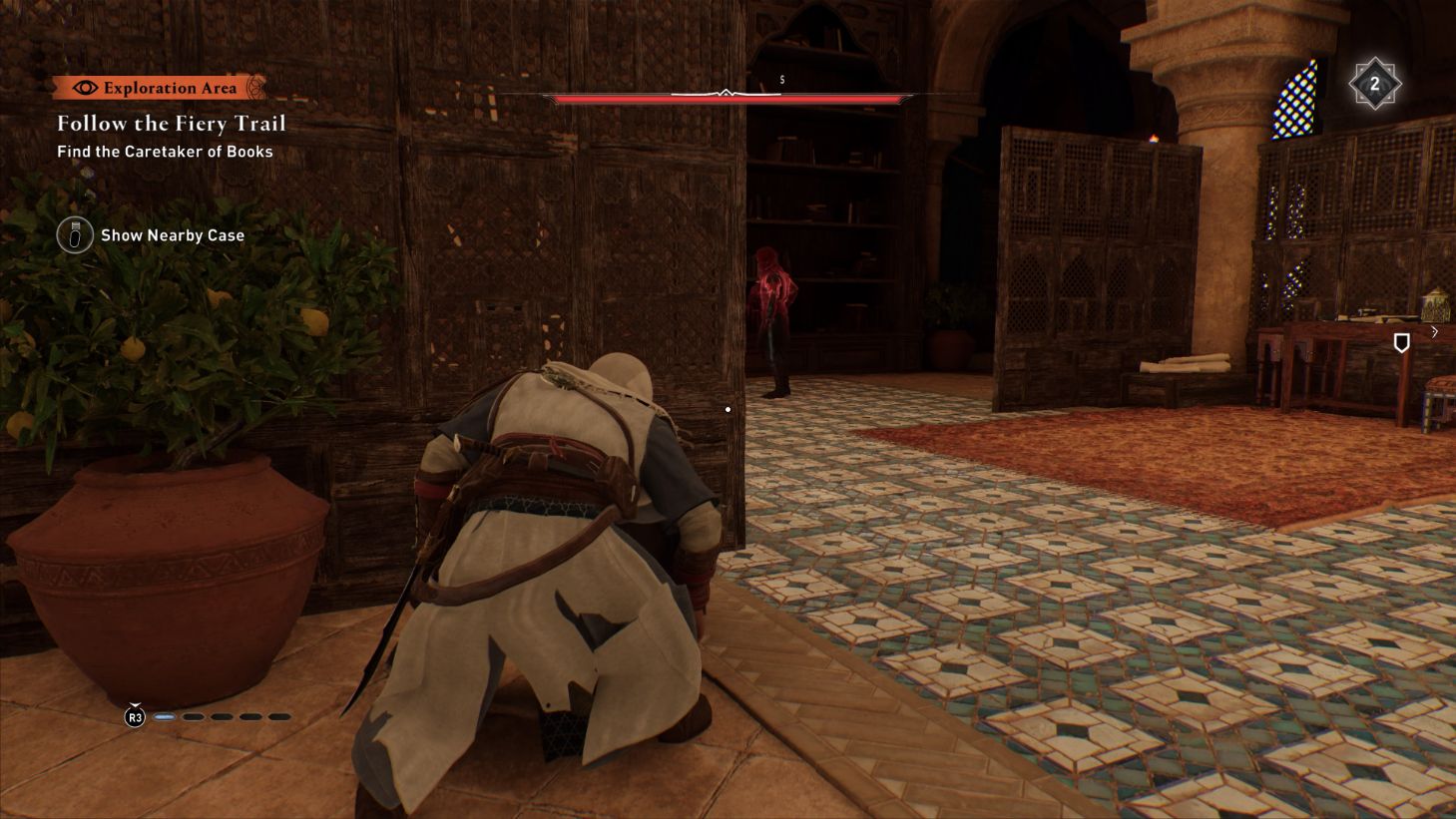
Task: Click the notched pointer atop the compass bar
Action: 726,91
